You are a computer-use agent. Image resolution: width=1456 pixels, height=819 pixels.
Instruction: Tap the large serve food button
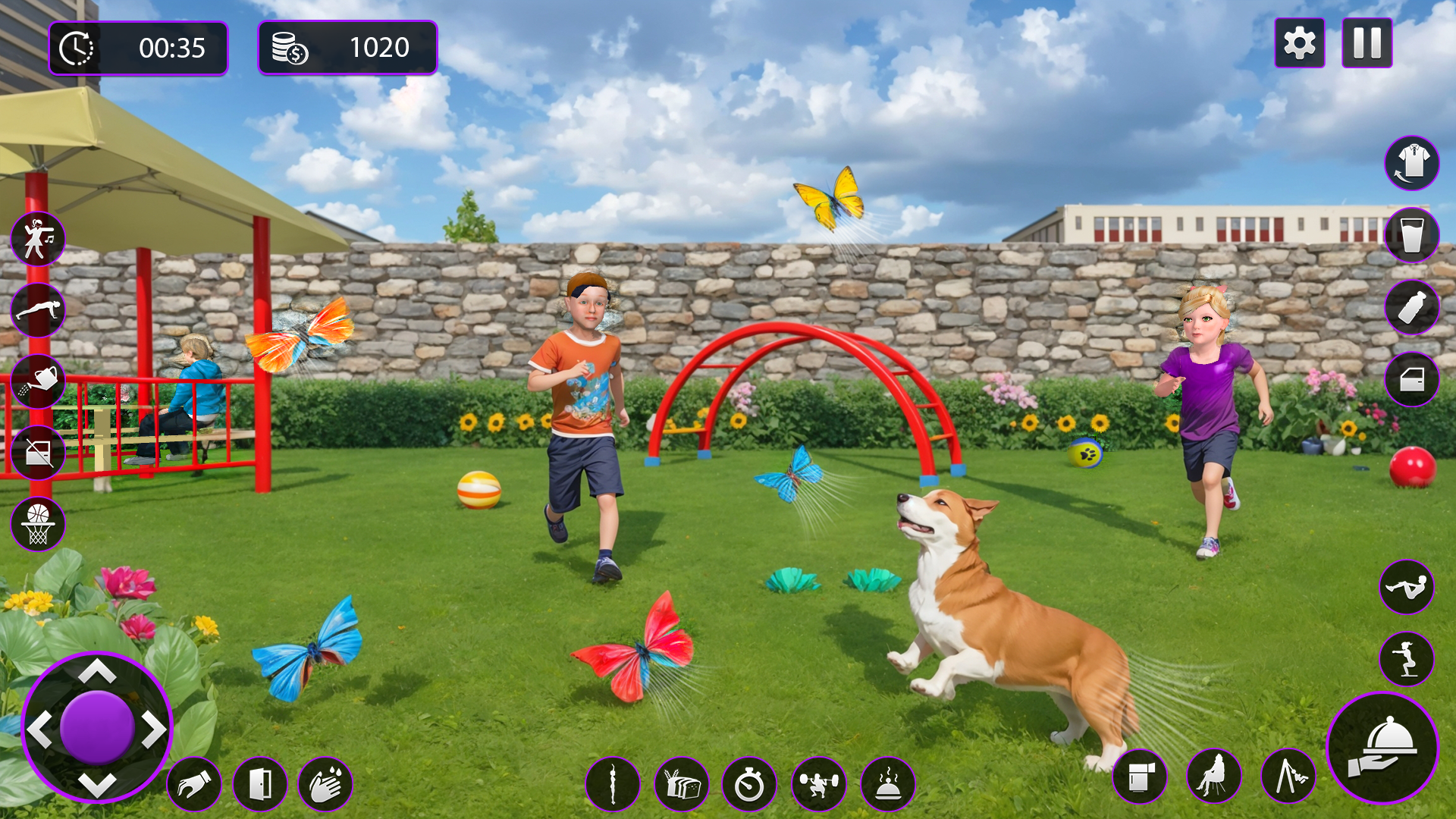pyautogui.click(x=1382, y=748)
